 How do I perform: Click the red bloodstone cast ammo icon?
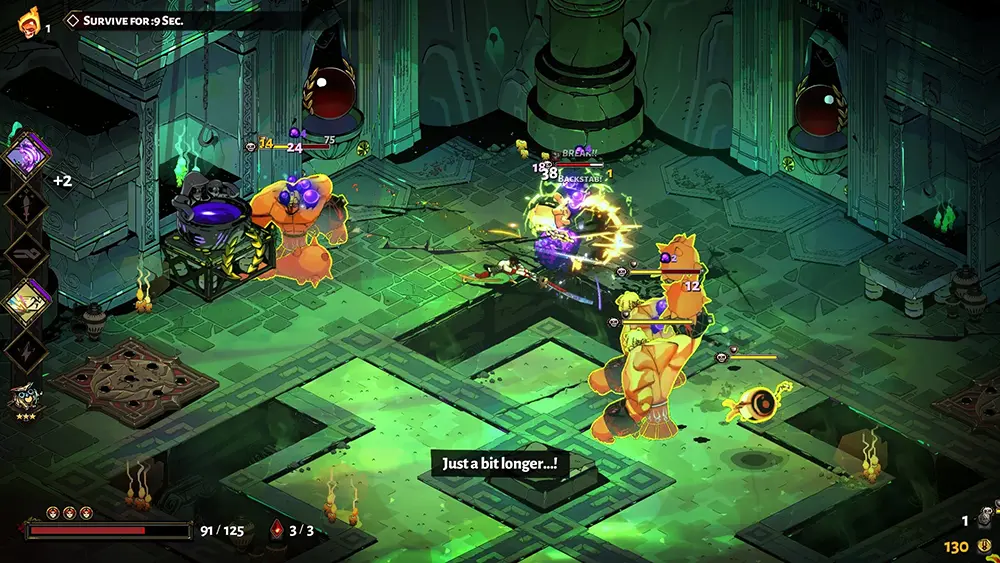click(276, 530)
